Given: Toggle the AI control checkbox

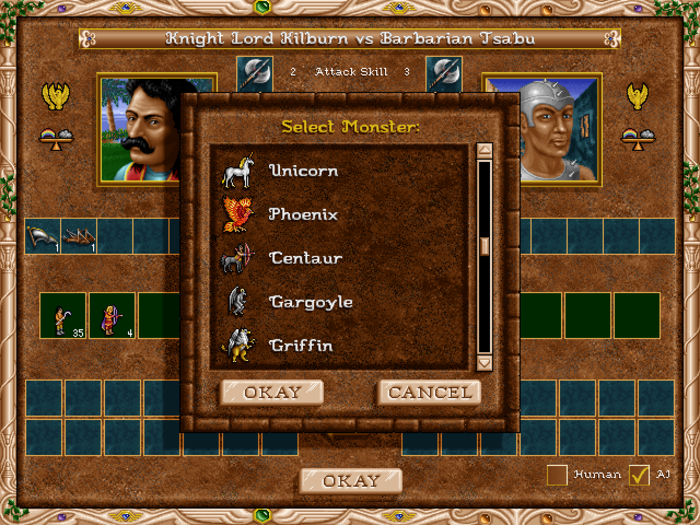Looking at the screenshot, I should [639, 475].
